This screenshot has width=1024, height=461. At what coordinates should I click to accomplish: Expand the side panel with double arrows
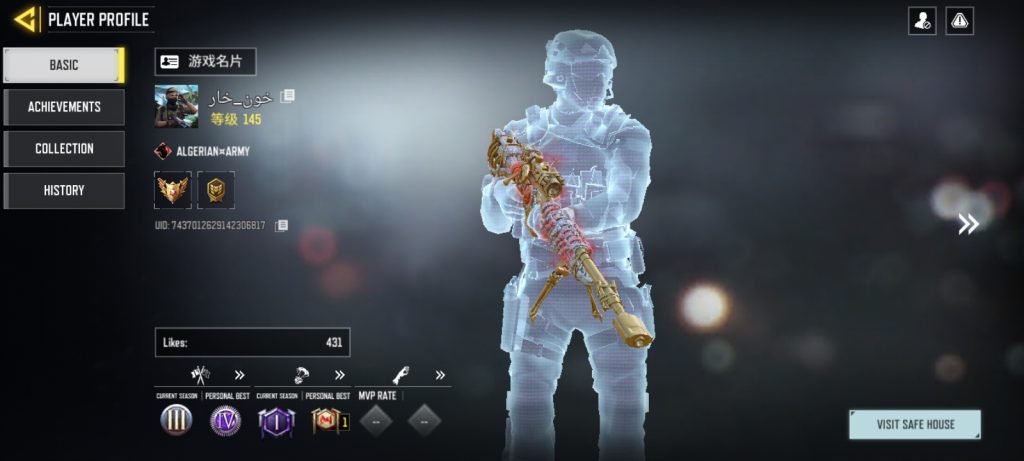968,224
